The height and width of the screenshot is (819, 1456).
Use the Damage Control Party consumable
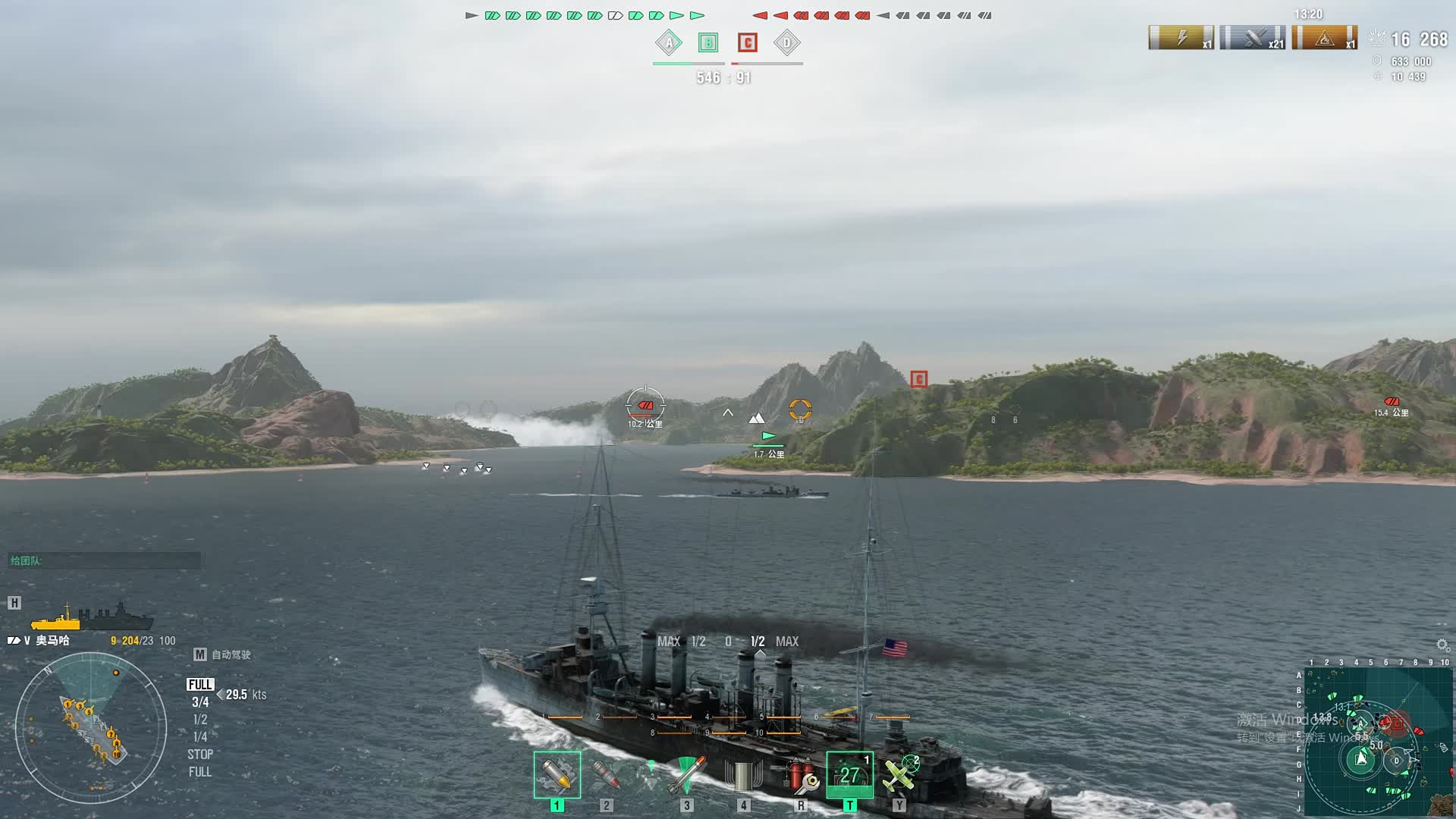(801, 775)
